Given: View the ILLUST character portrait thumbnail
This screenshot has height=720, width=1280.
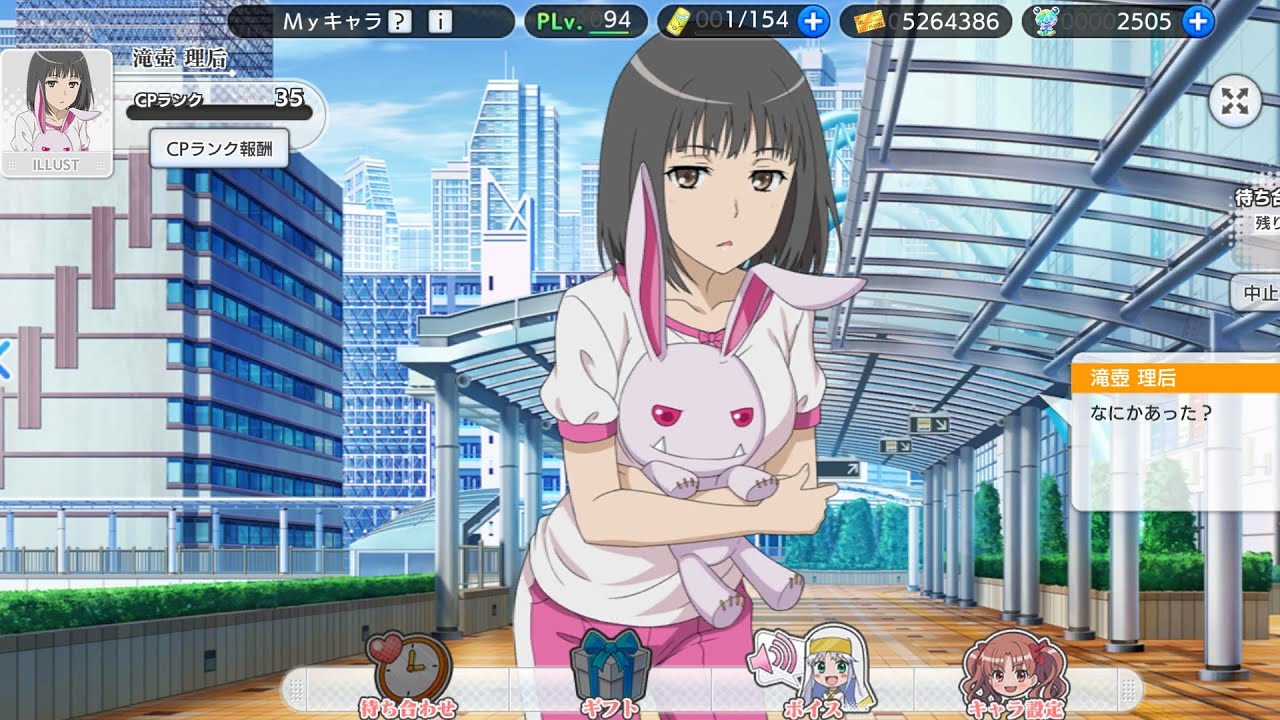Looking at the screenshot, I should click(x=56, y=113).
